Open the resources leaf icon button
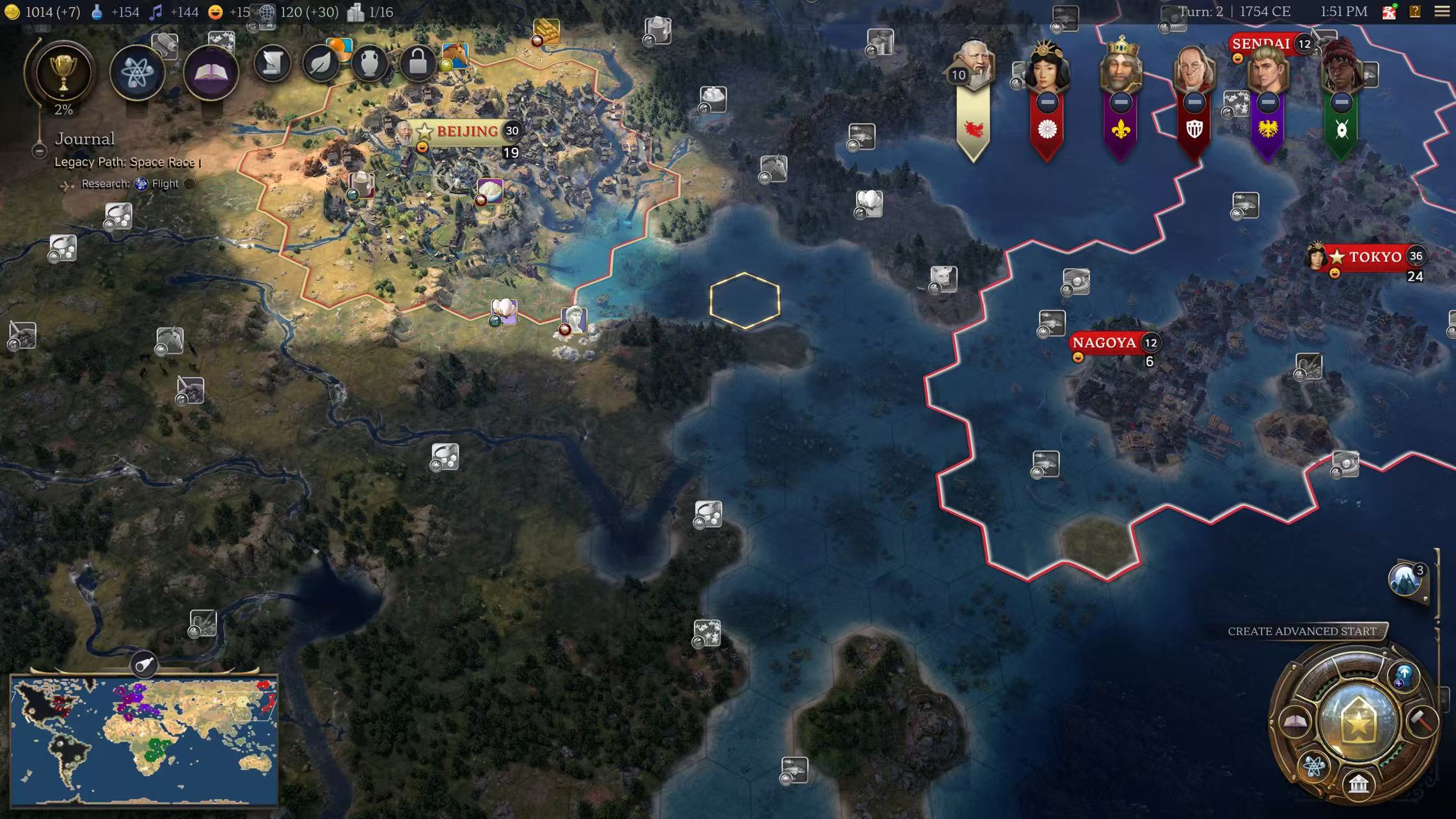The height and width of the screenshot is (819, 1456). [320, 63]
